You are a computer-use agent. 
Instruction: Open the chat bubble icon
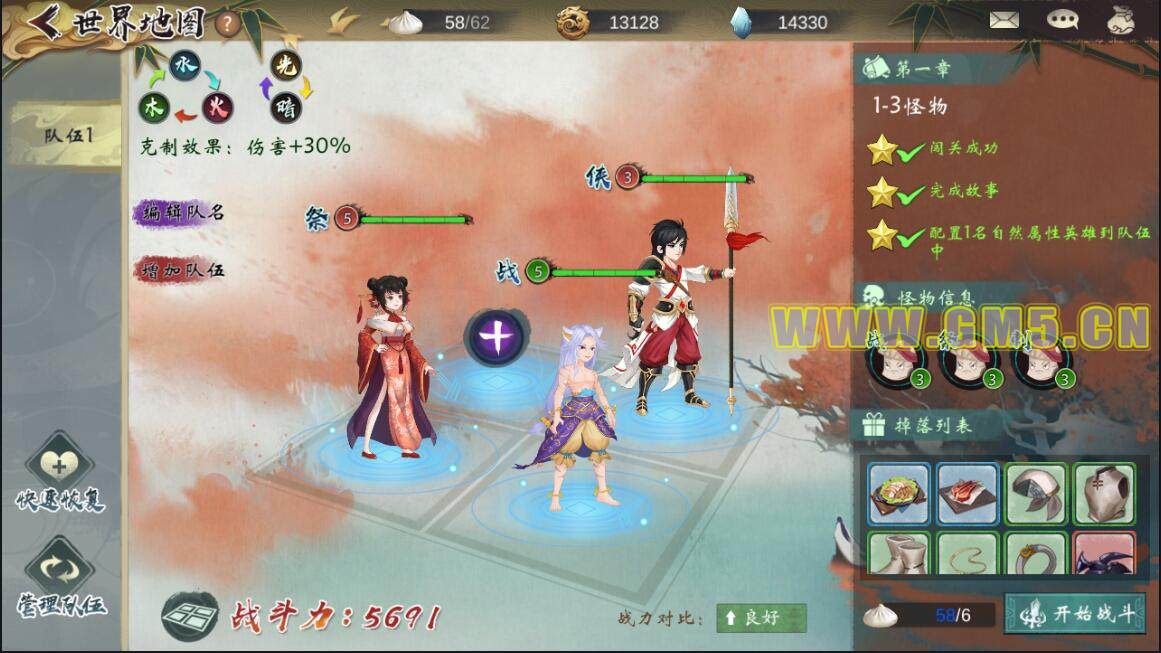1062,19
